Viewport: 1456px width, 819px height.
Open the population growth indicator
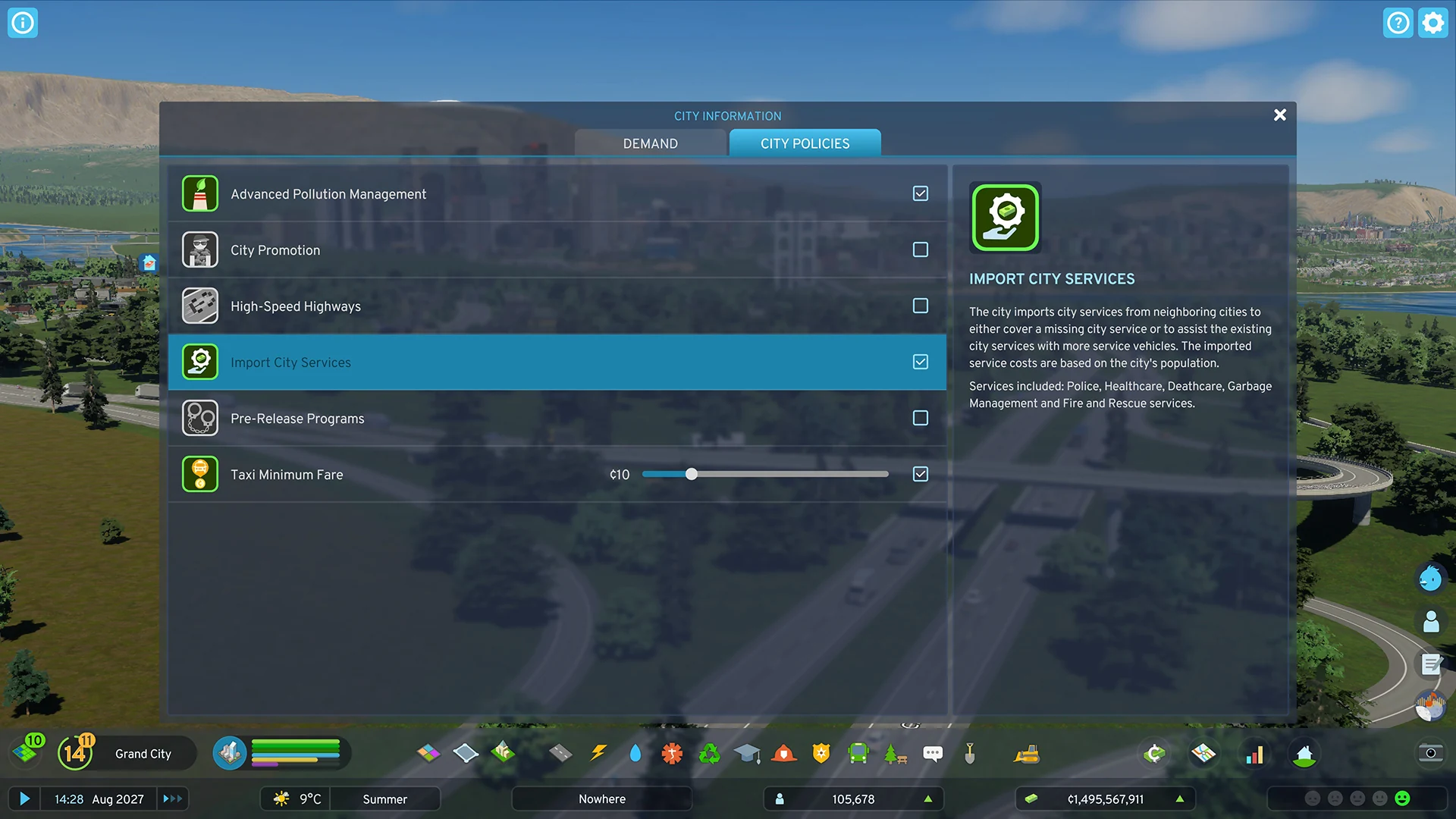pyautogui.click(x=929, y=799)
